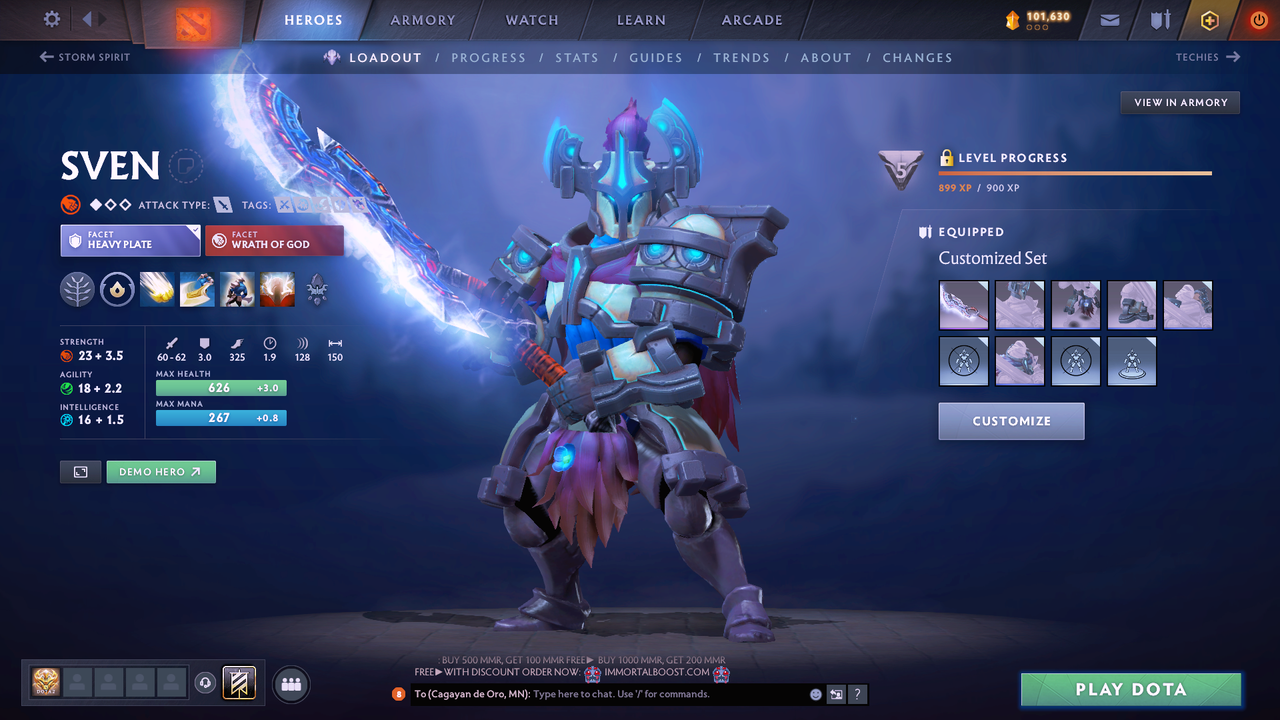Click the XP level progress bar
The image size is (1280, 720).
click(x=1075, y=172)
